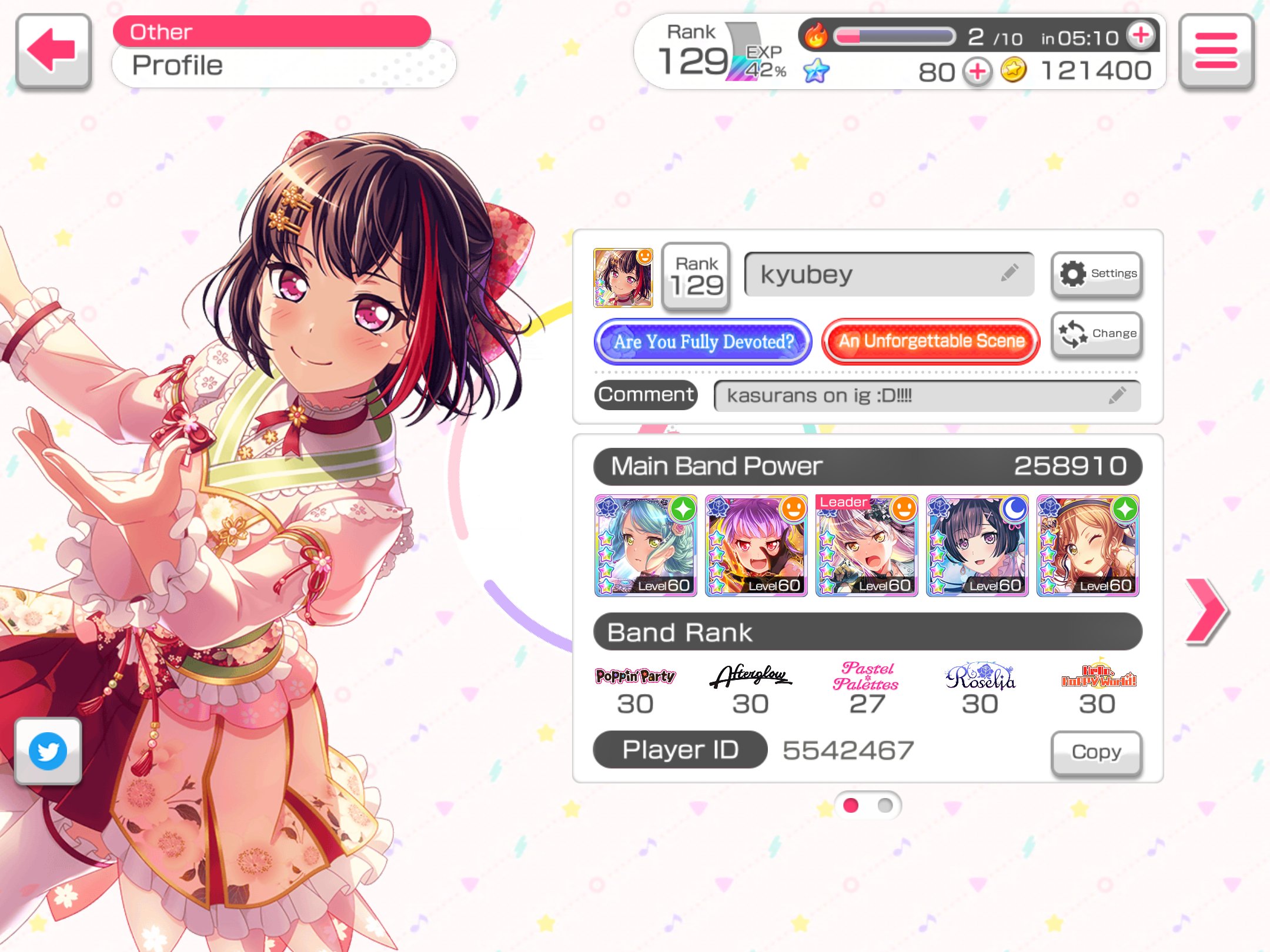
Task: Copy the Player ID
Action: point(1096,752)
